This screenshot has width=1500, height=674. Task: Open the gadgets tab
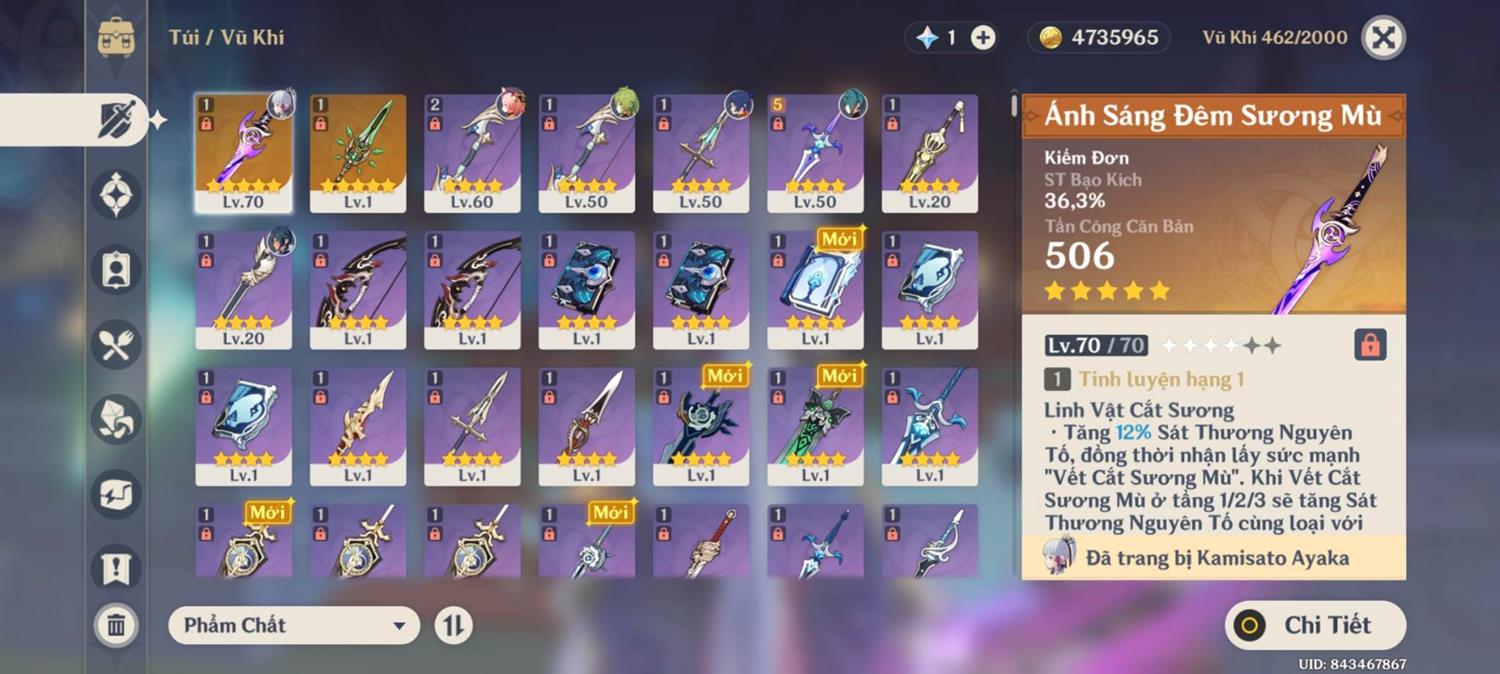116,494
